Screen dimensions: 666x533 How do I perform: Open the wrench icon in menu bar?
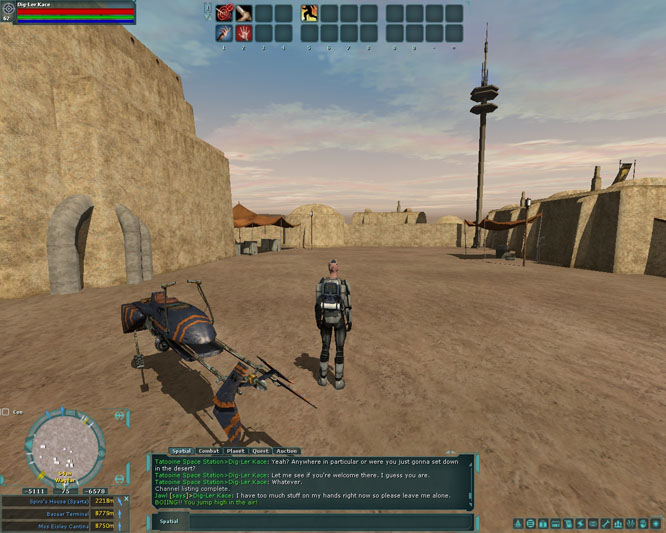(607, 523)
